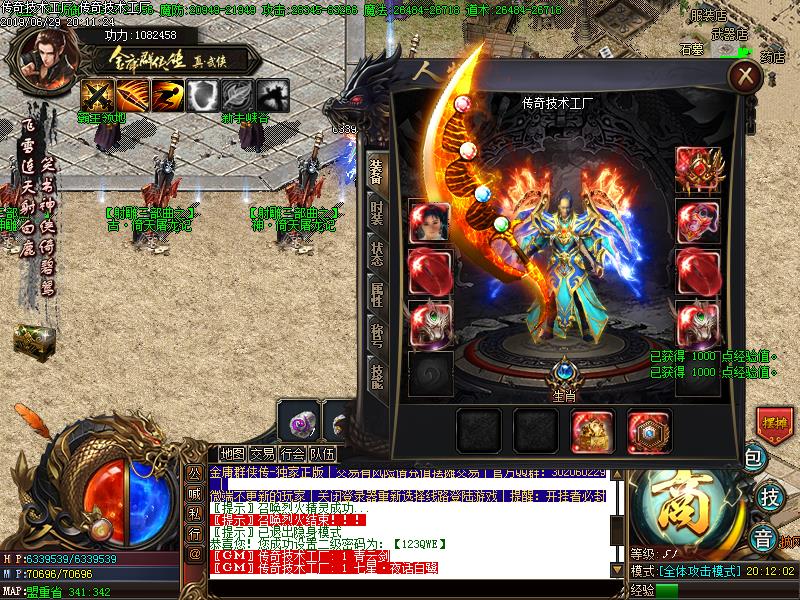Switch chat to the 喊 shout channel
Image resolution: width=800 pixels, height=600 pixels.
point(194,492)
